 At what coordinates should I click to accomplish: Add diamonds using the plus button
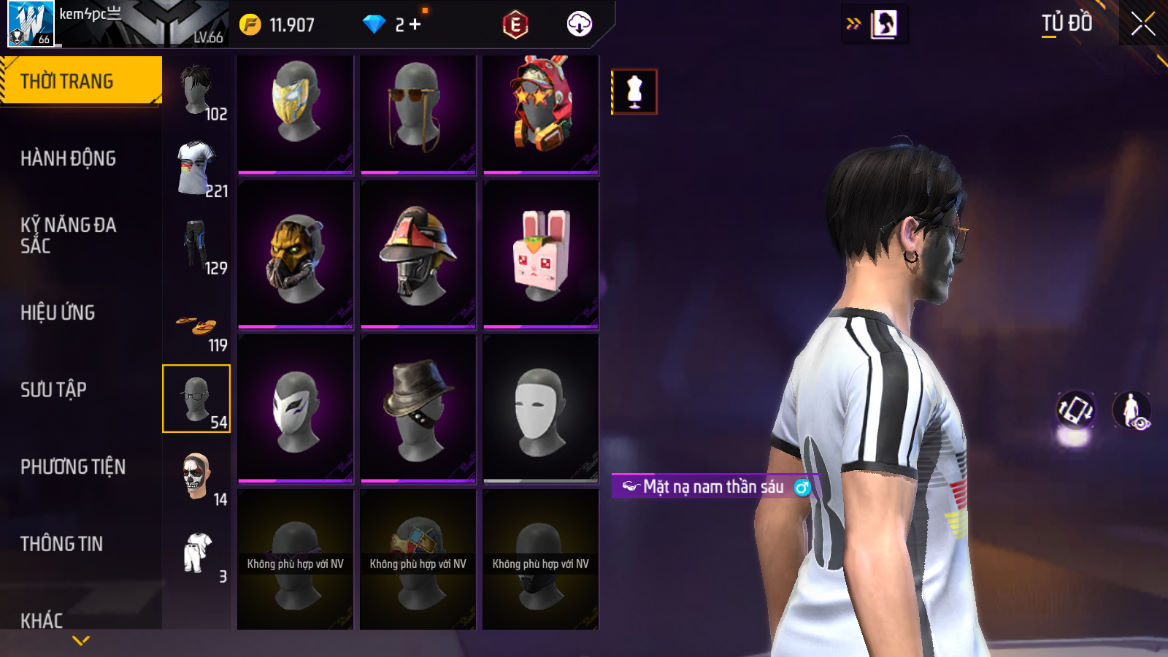(x=414, y=25)
